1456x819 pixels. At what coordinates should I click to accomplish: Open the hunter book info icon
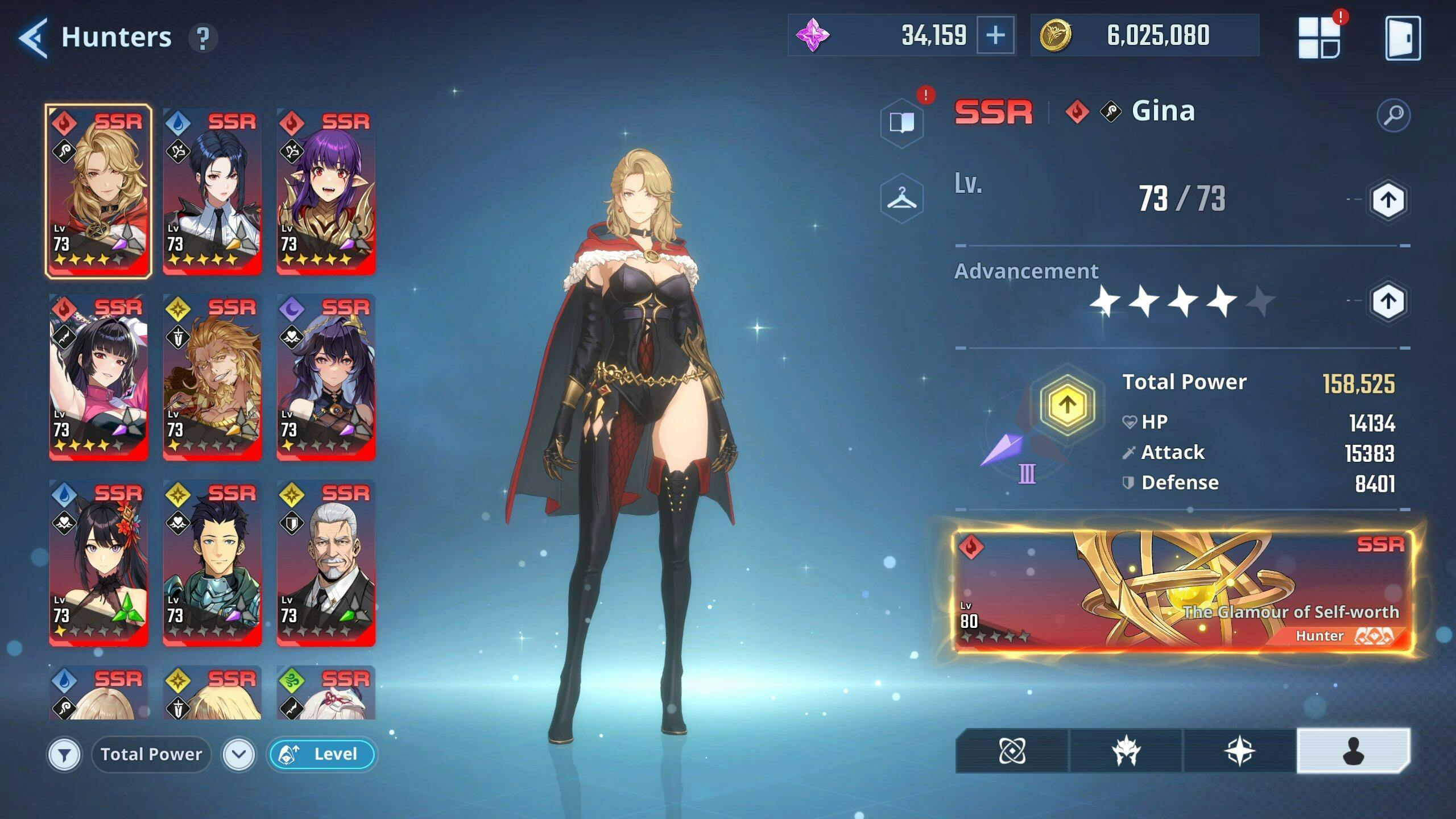(901, 122)
